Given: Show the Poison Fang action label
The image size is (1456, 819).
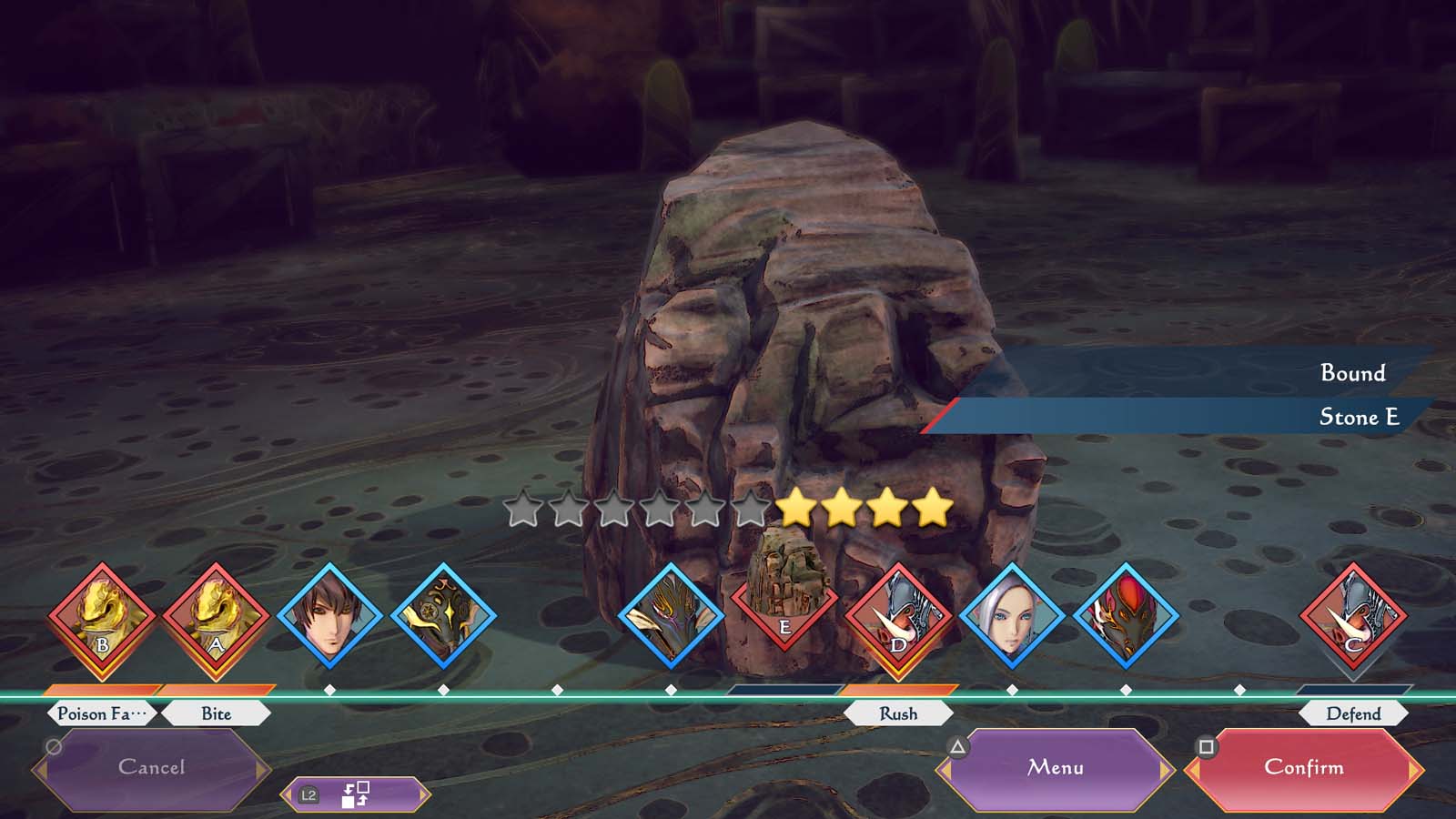Looking at the screenshot, I should tap(102, 713).
